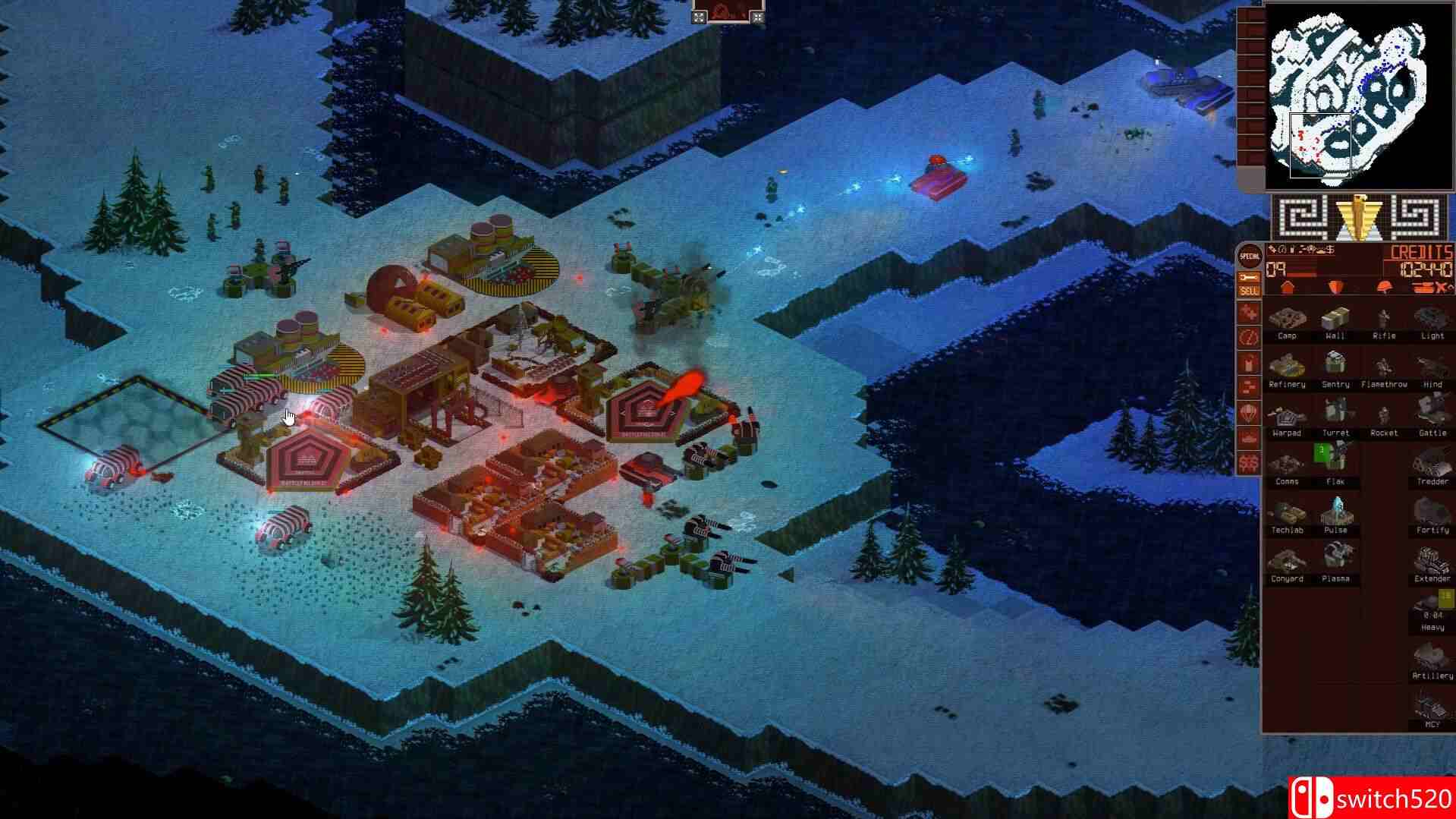The image size is (1456, 819).
Task: Click the $$ funds sidebar button
Action: click(1248, 461)
